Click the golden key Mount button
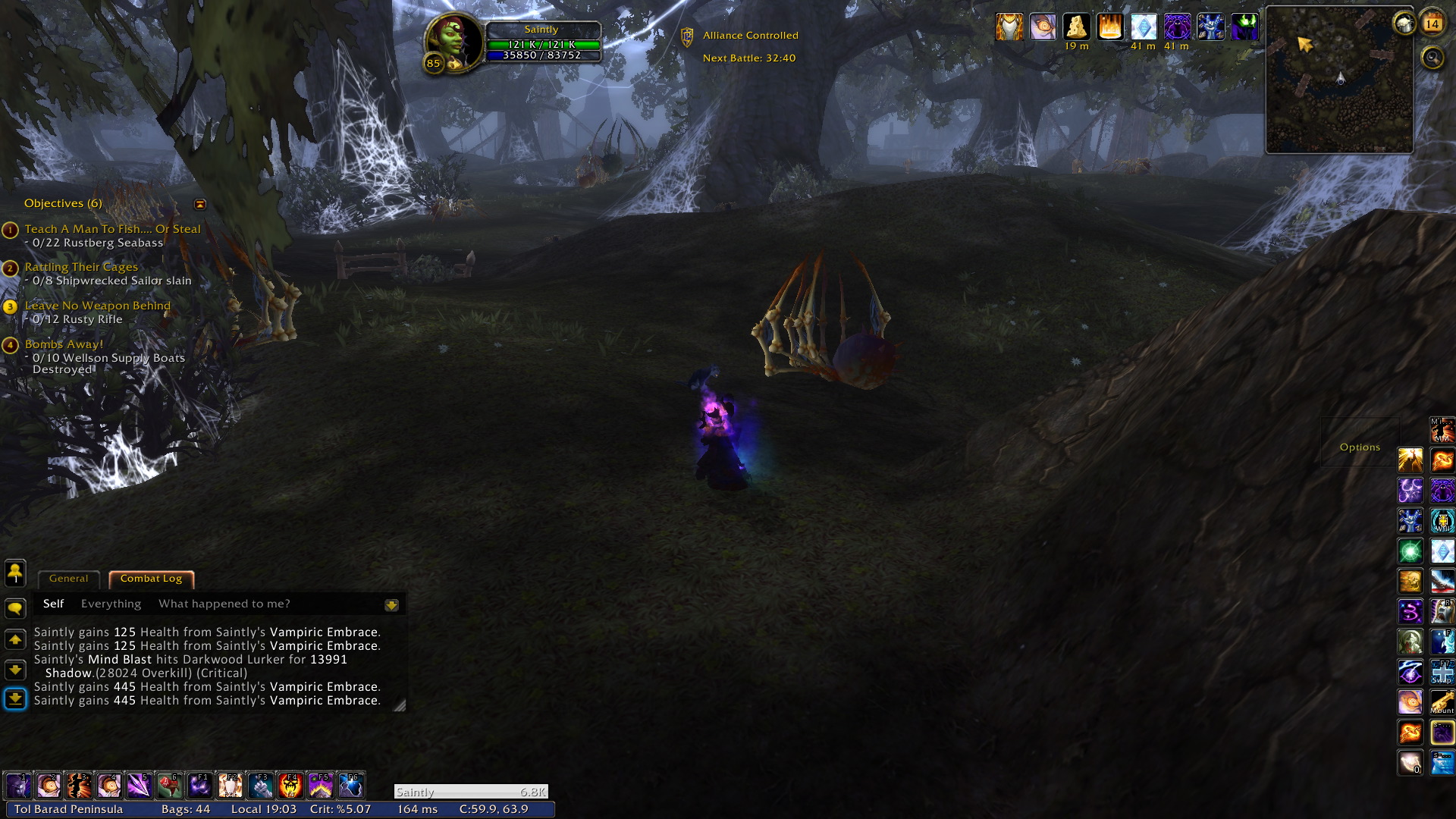Image resolution: width=1456 pixels, height=819 pixels. pyautogui.click(x=1442, y=702)
